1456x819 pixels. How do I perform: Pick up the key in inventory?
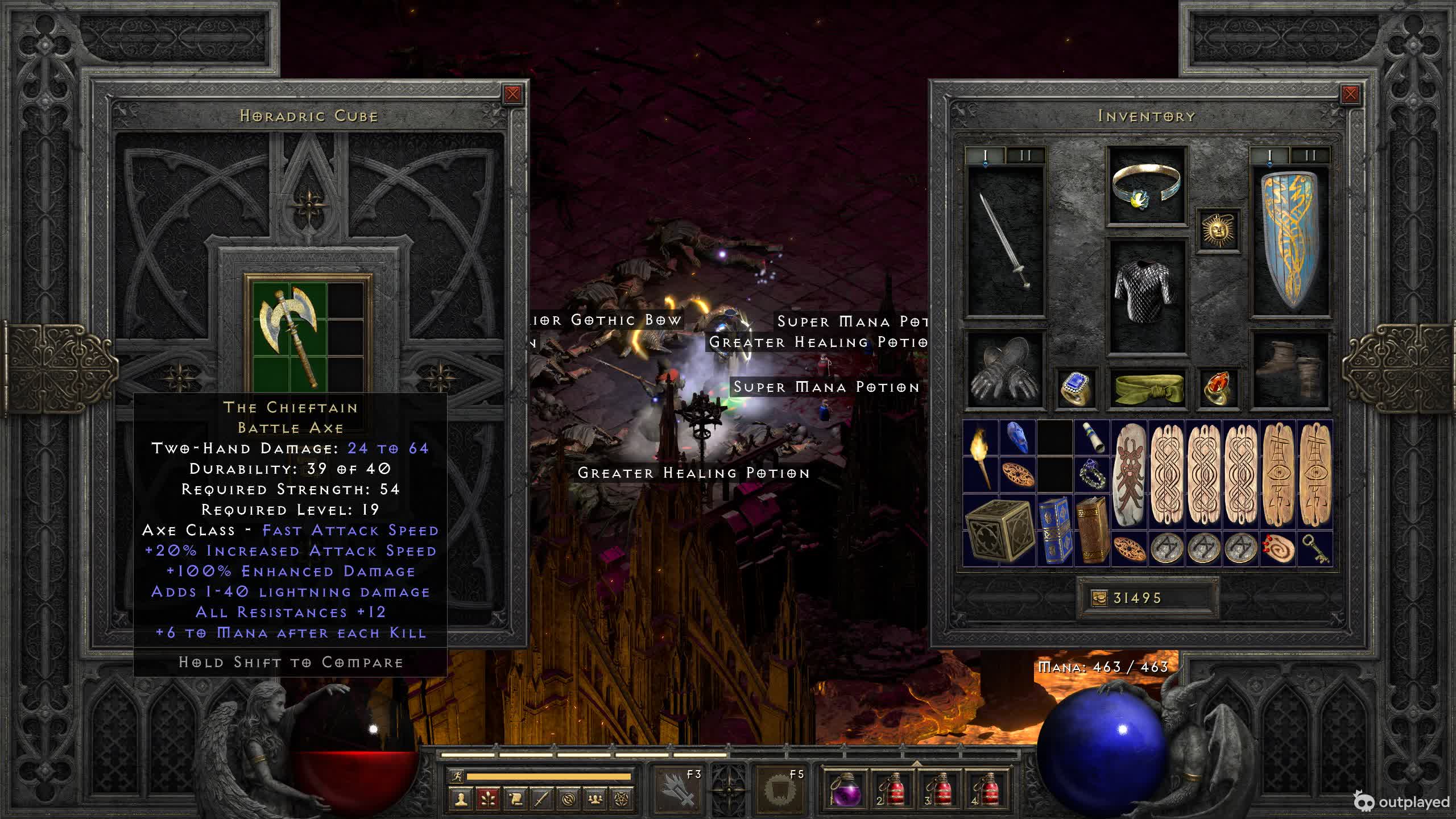click(x=1315, y=549)
